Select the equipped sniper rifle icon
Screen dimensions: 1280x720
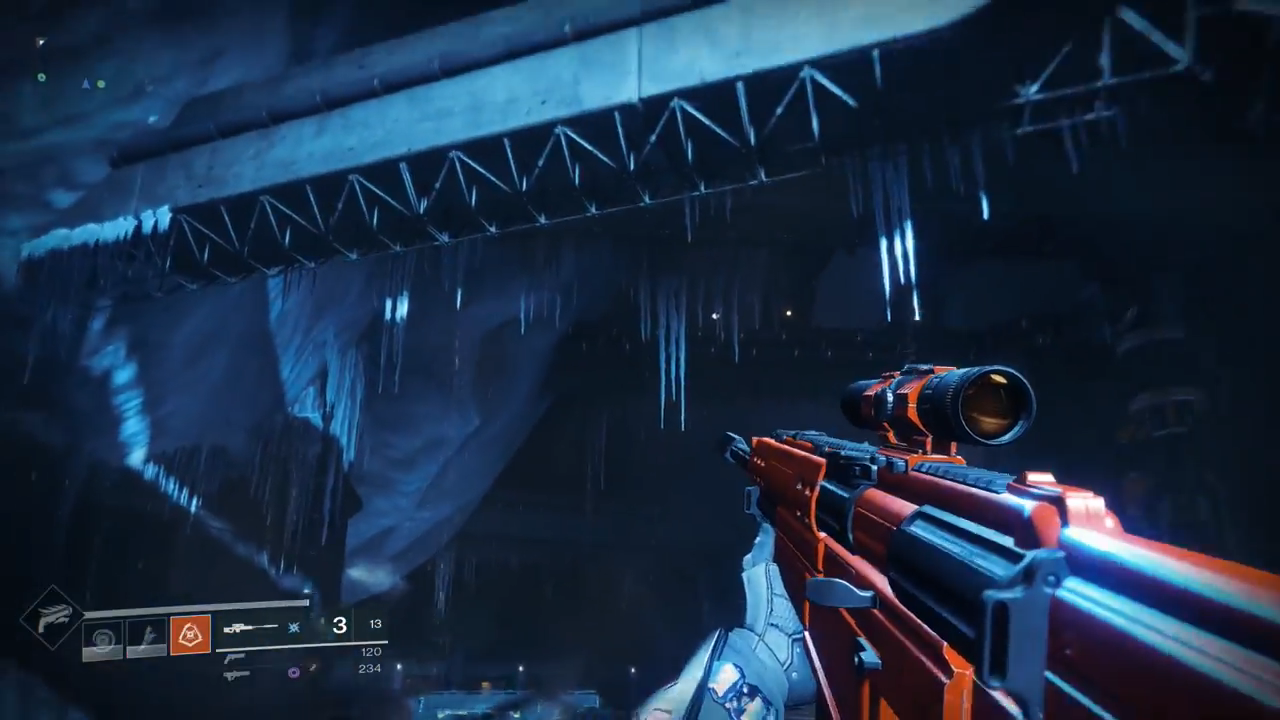point(251,628)
